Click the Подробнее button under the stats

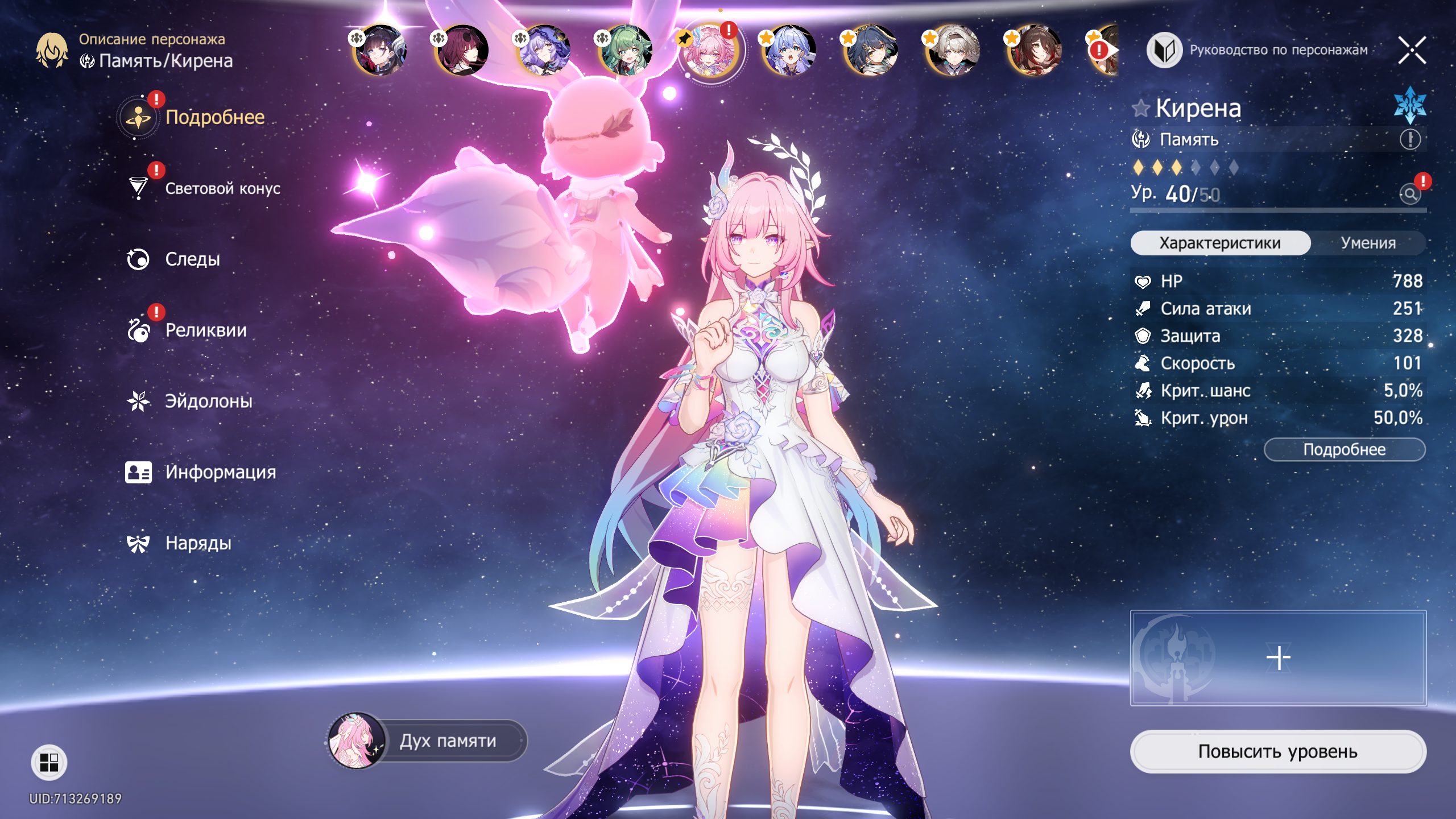pyautogui.click(x=1344, y=449)
